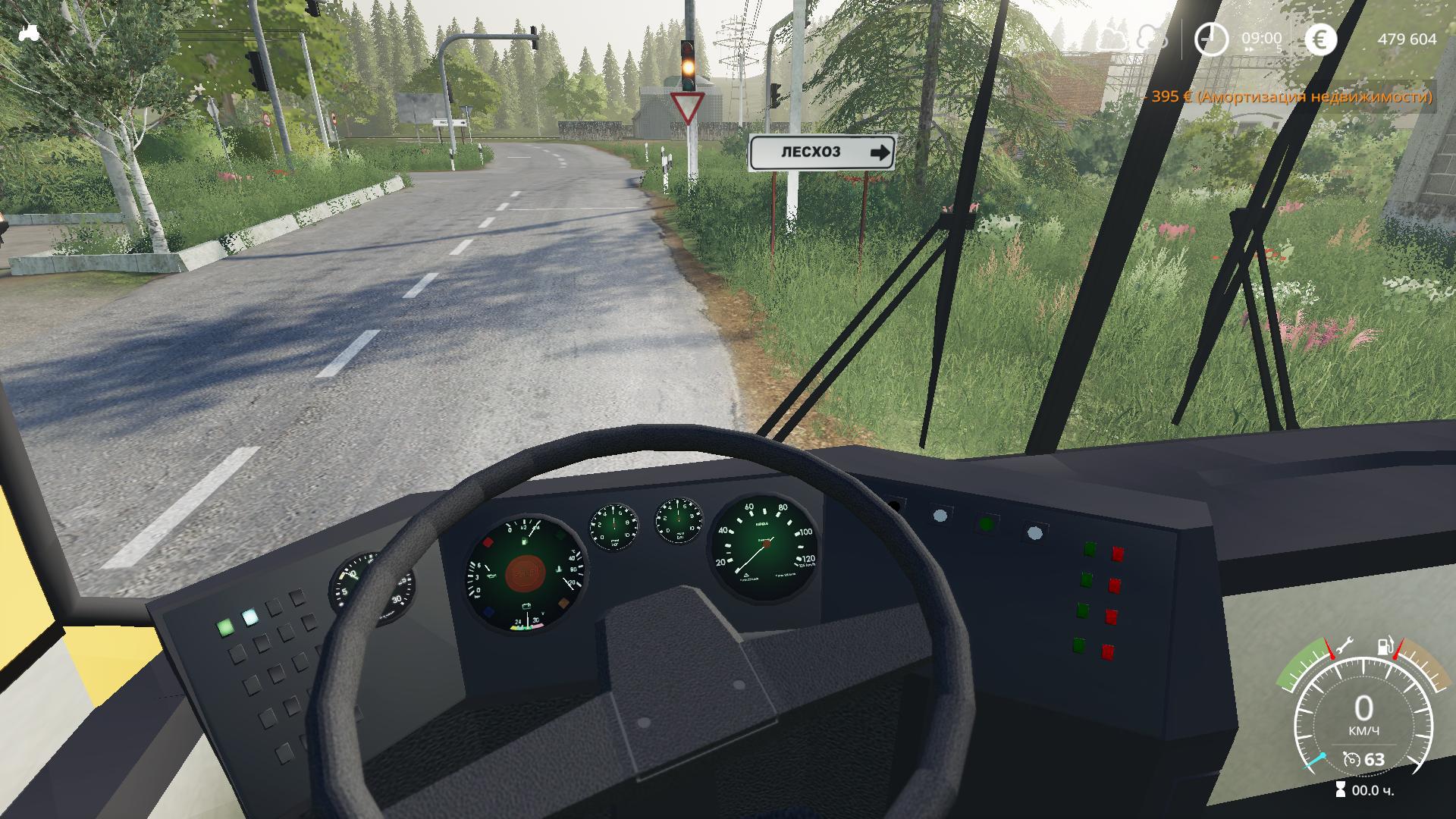1456x819 pixels.
Task: Open the finances via the euro icon
Action: tap(1320, 39)
